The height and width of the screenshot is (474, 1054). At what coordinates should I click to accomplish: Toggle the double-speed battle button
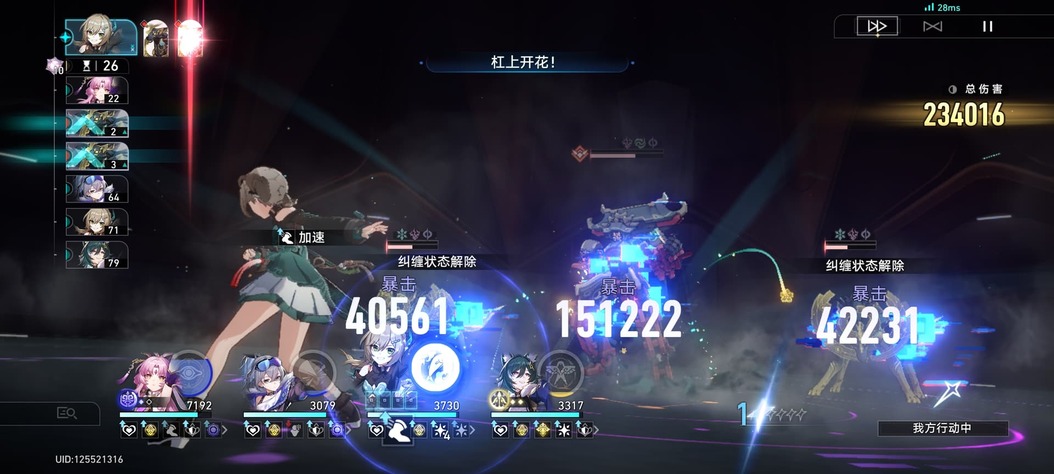[x=877, y=26]
